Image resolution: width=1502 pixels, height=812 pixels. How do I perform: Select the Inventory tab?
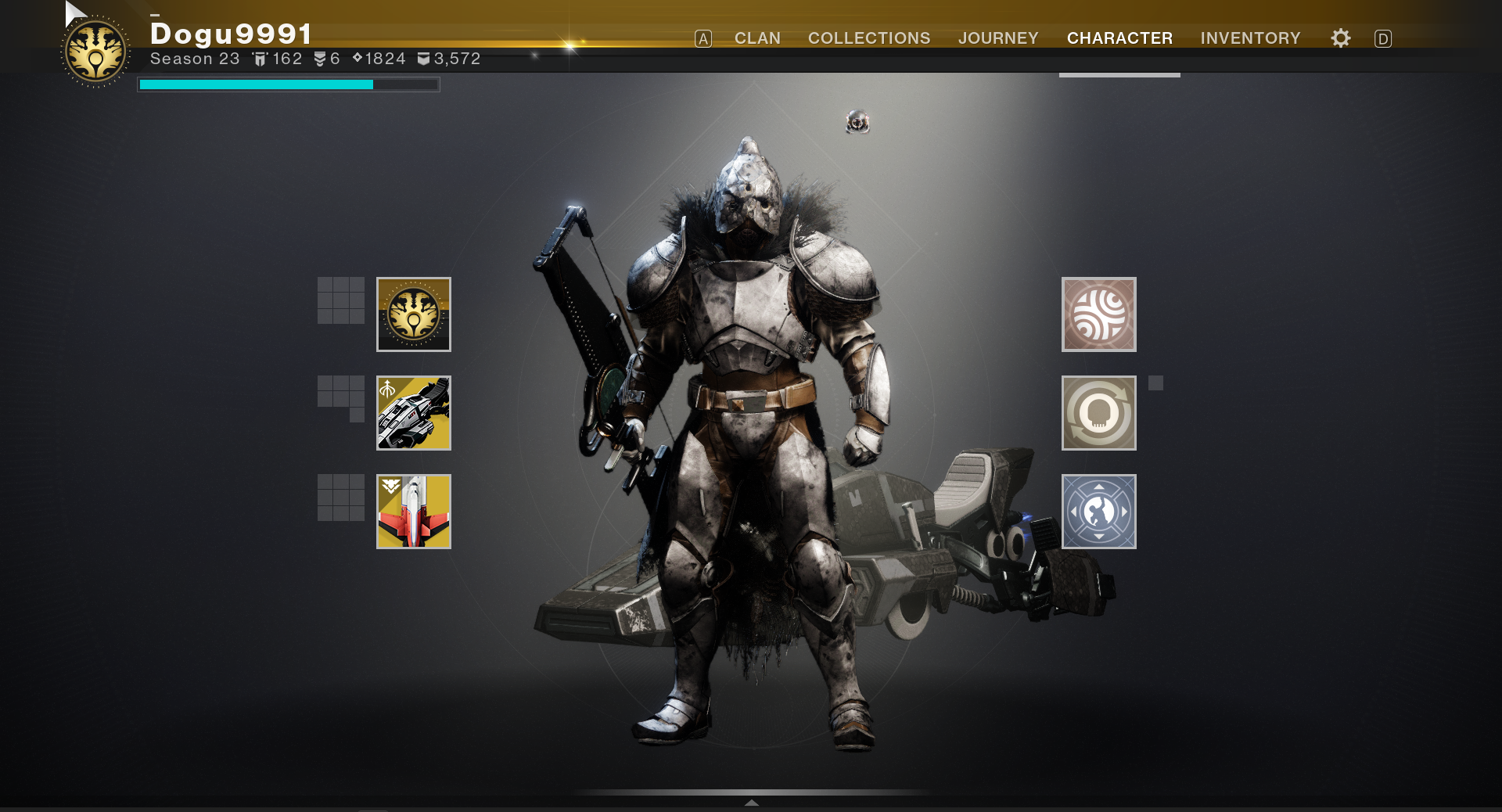click(x=1250, y=38)
